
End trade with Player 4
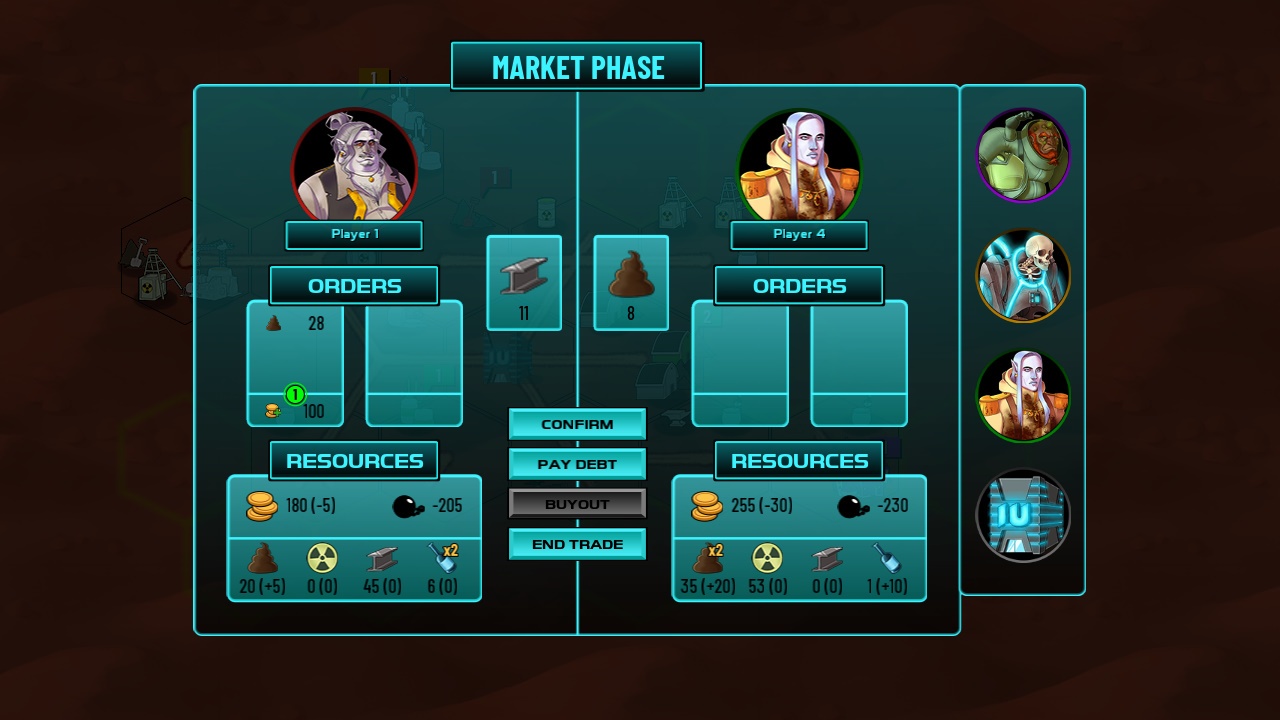point(577,544)
